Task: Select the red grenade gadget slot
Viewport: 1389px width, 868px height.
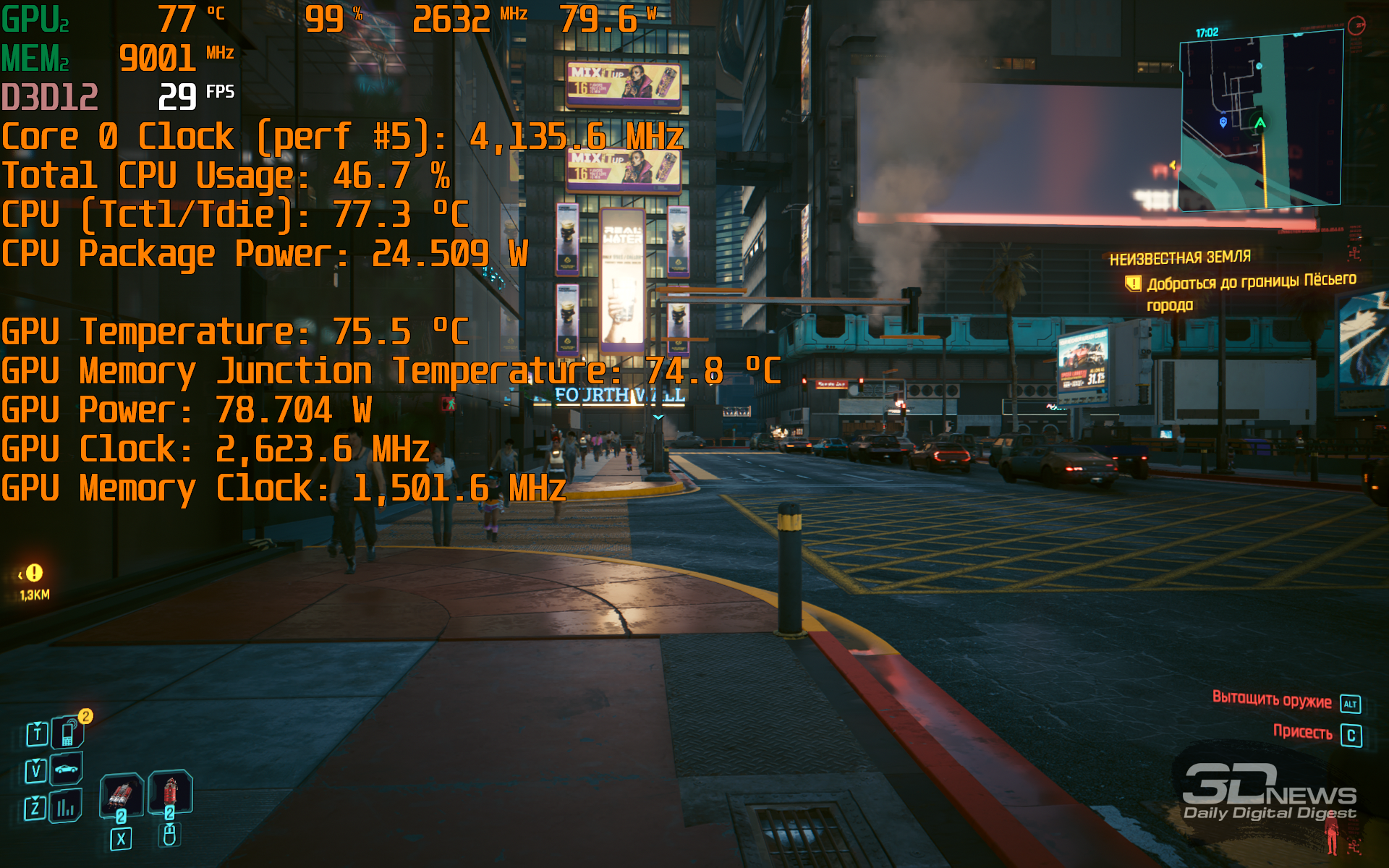Action: pos(170,791)
